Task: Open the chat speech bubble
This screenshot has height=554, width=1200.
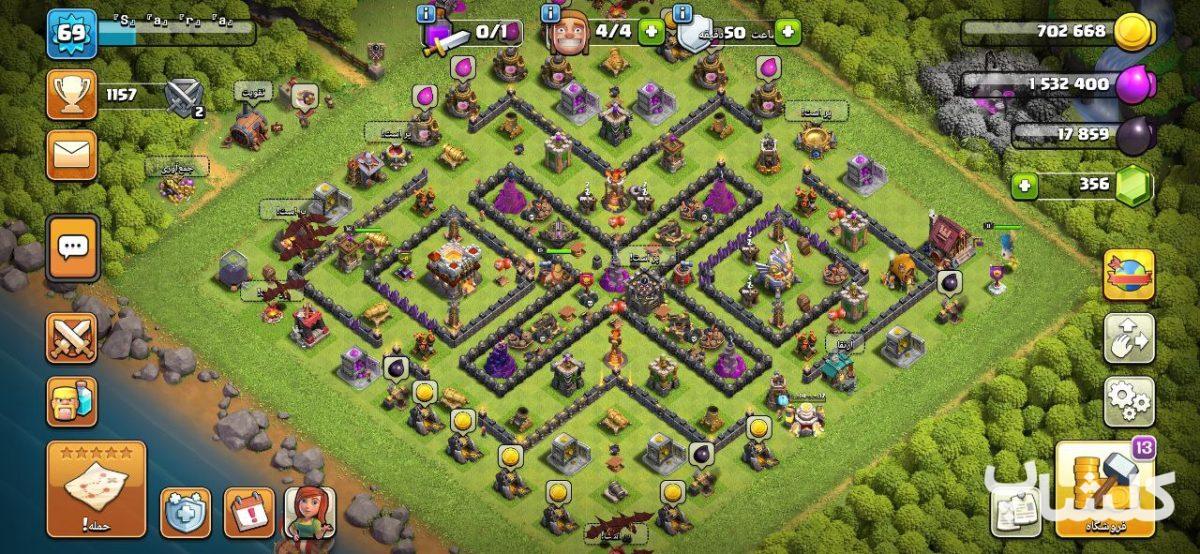Action: pos(72,248)
